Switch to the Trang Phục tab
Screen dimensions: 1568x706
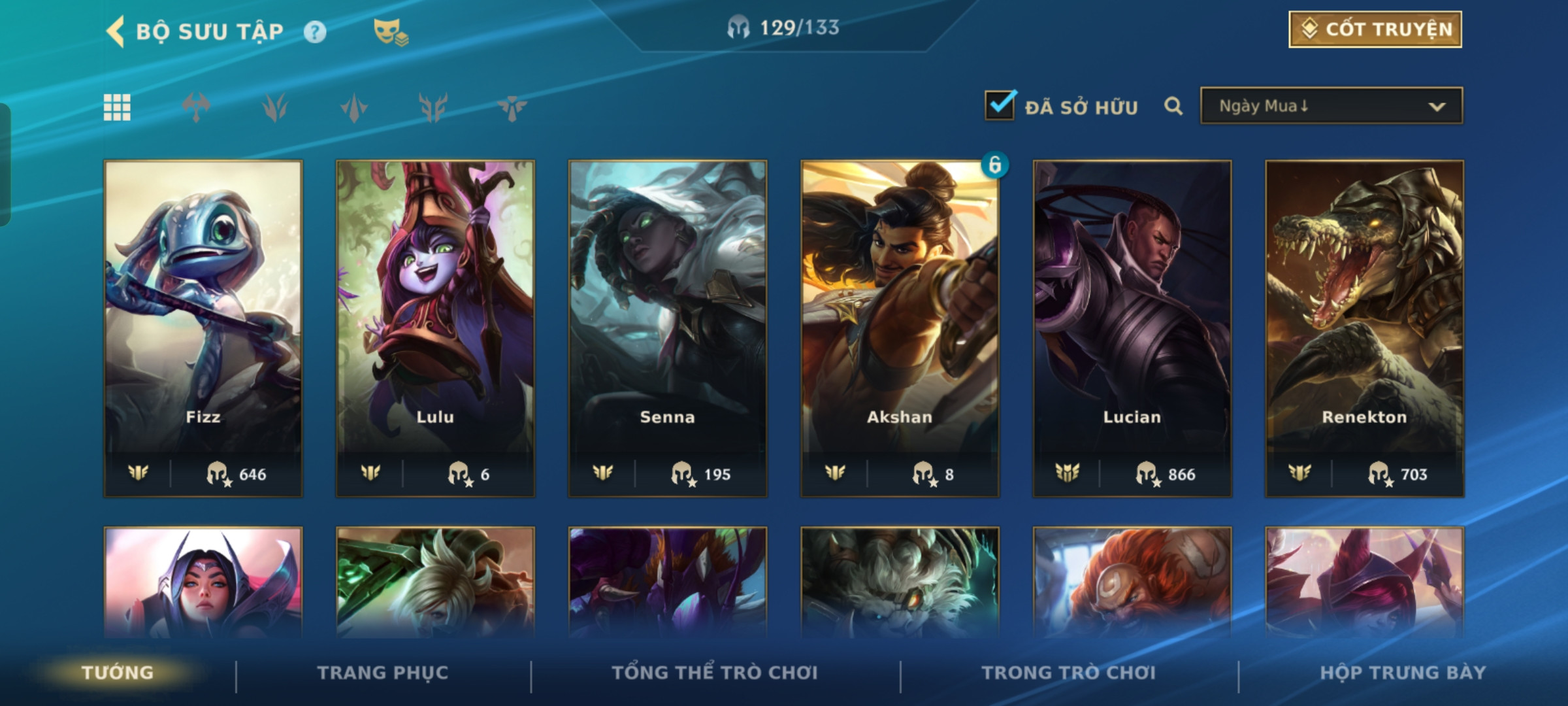[x=383, y=673]
